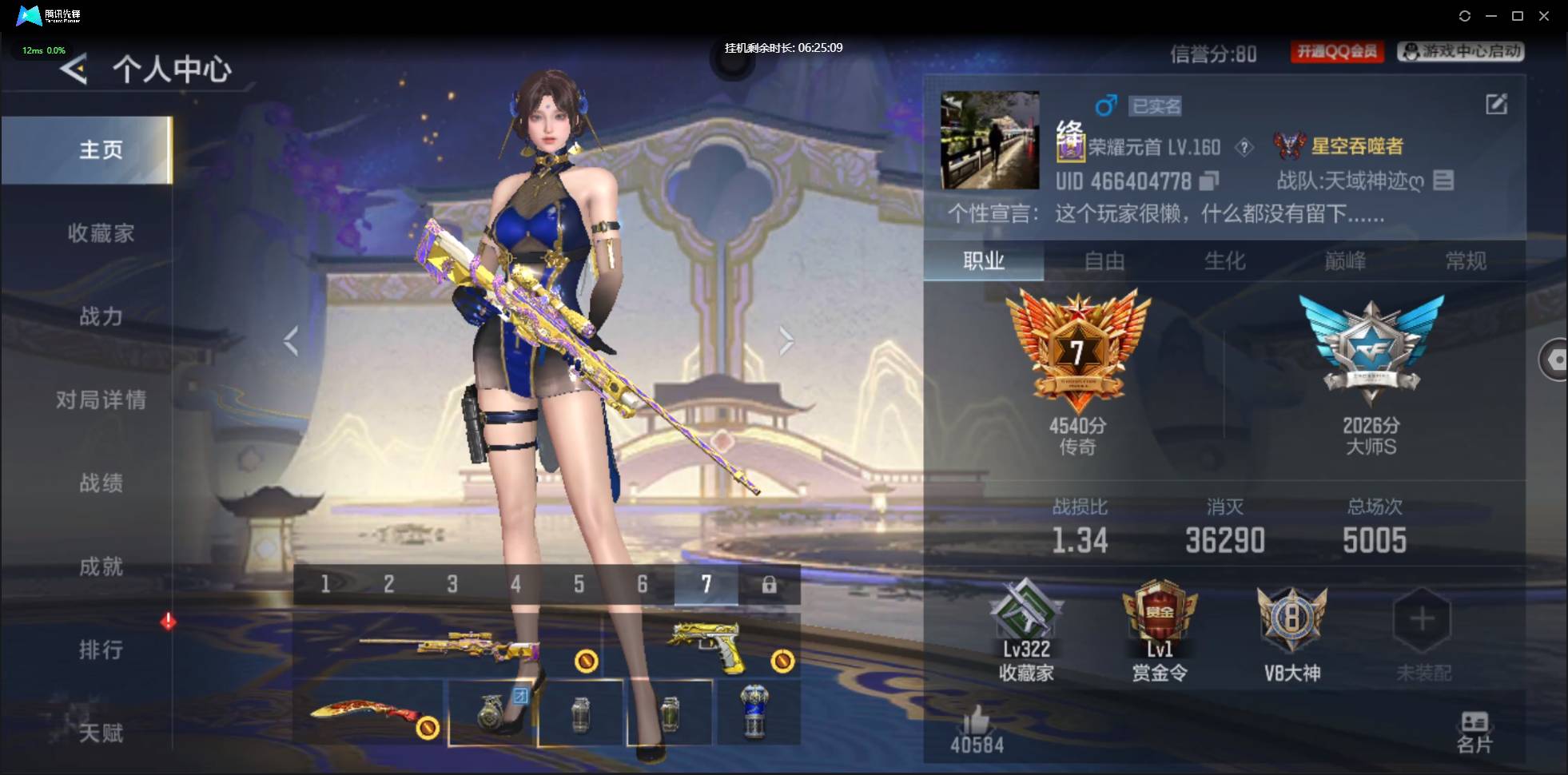Viewport: 1568px width, 775px height.
Task: Click the 开通QQ会员 button
Action: click(x=1338, y=51)
